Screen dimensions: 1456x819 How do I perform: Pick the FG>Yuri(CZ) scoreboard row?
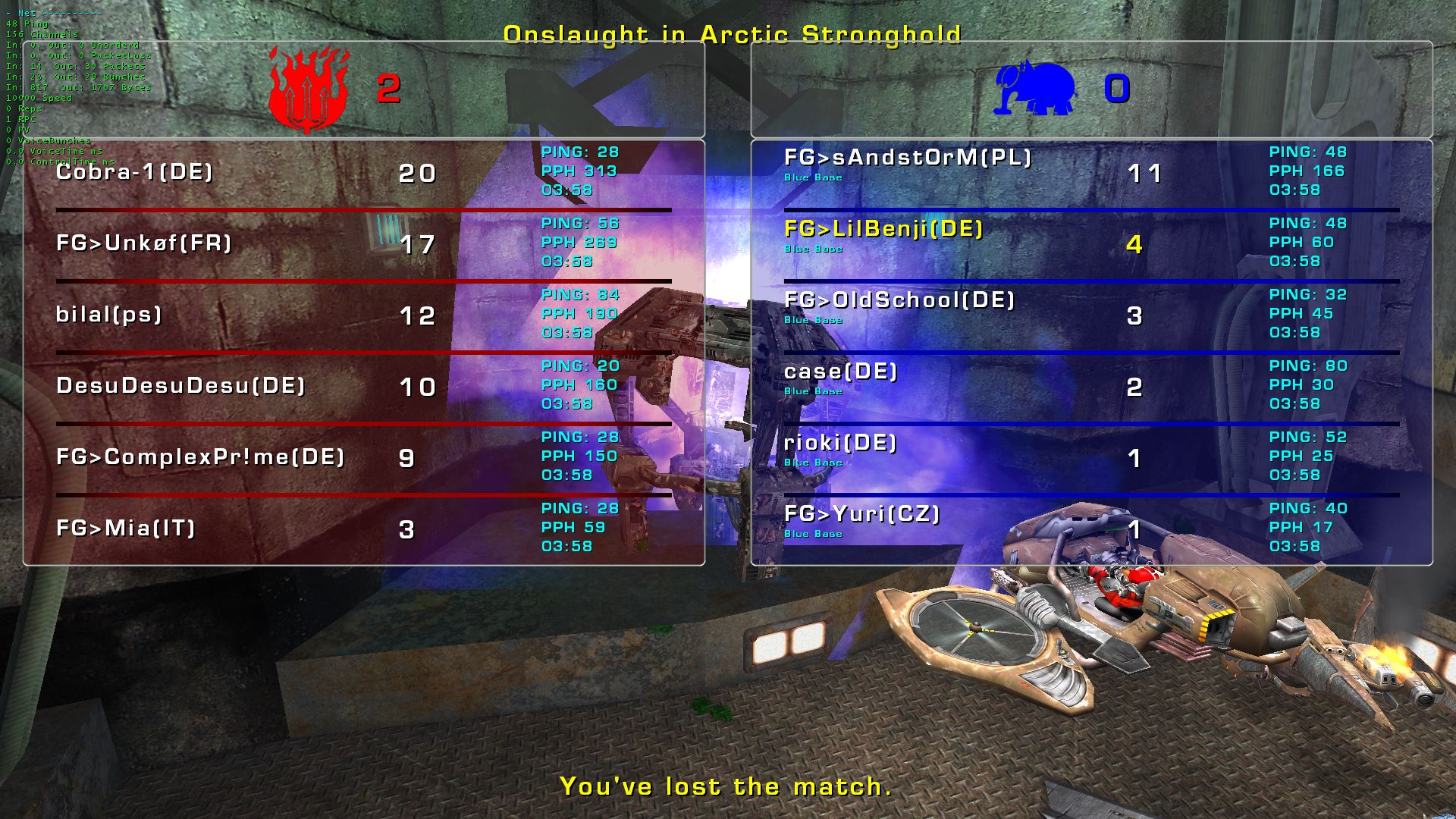click(x=862, y=514)
